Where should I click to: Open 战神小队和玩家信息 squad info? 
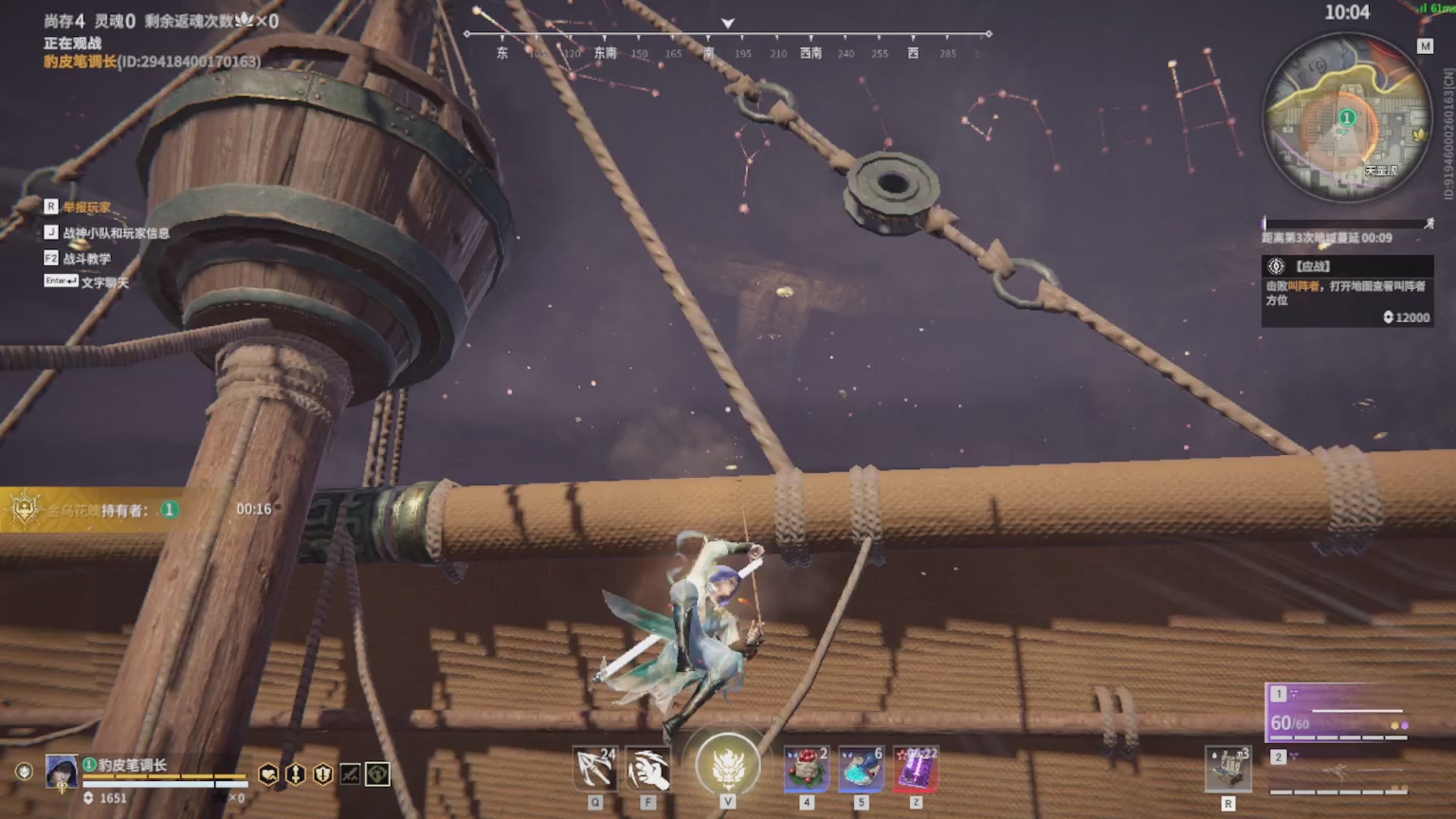[x=116, y=233]
